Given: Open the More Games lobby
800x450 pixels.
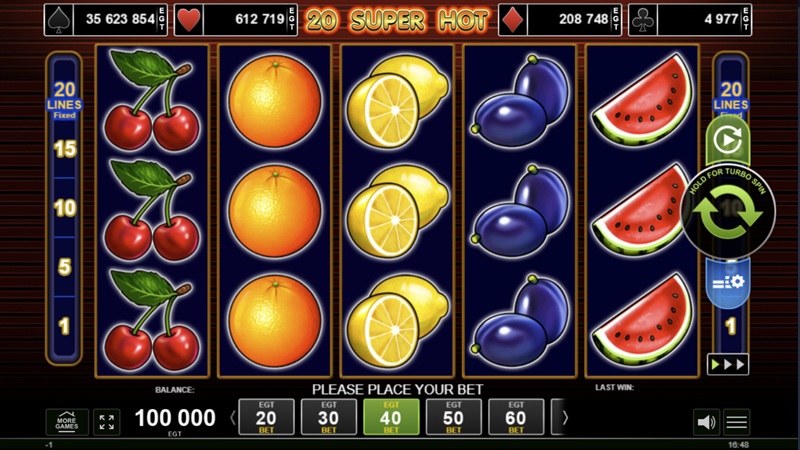Looking at the screenshot, I should click(67, 422).
